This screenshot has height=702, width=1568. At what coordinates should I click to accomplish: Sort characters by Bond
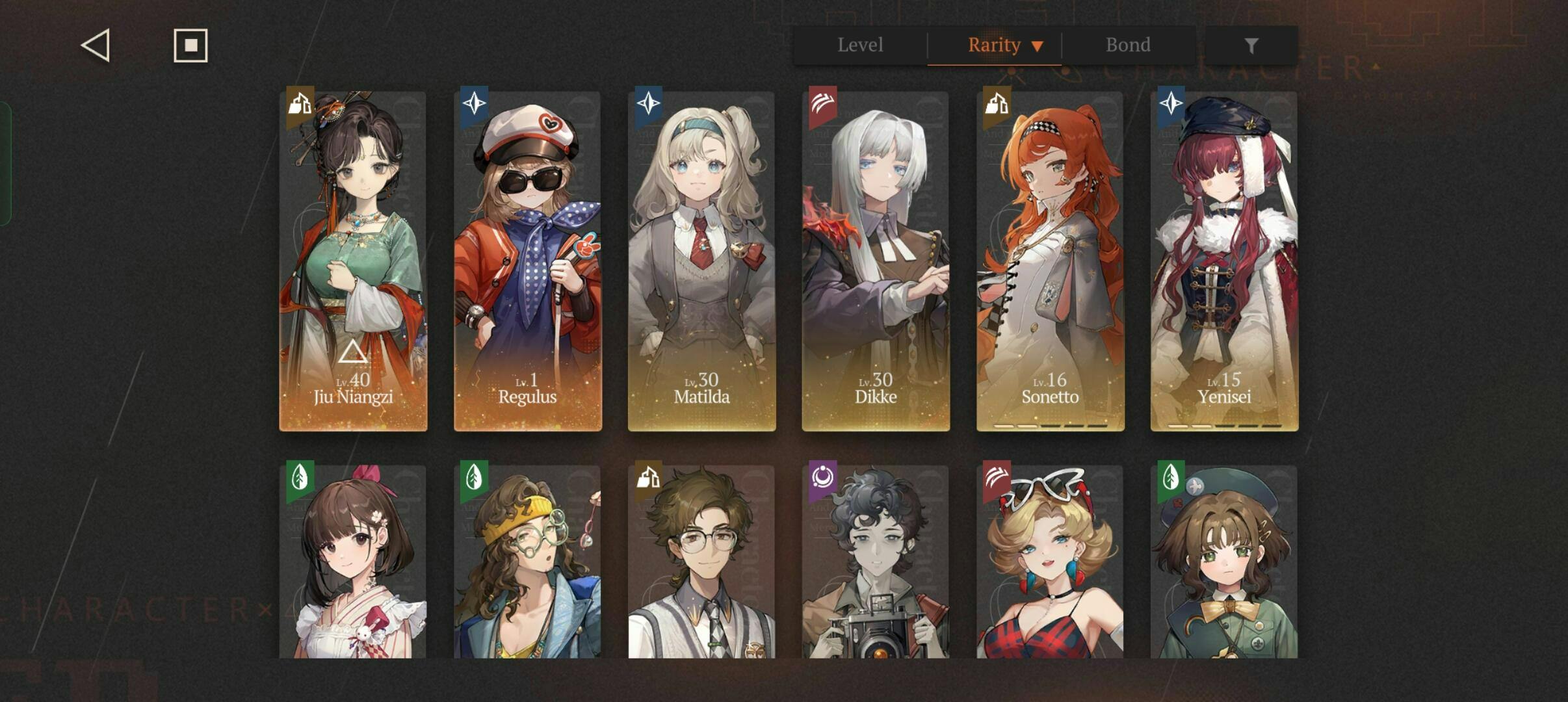point(1128,45)
